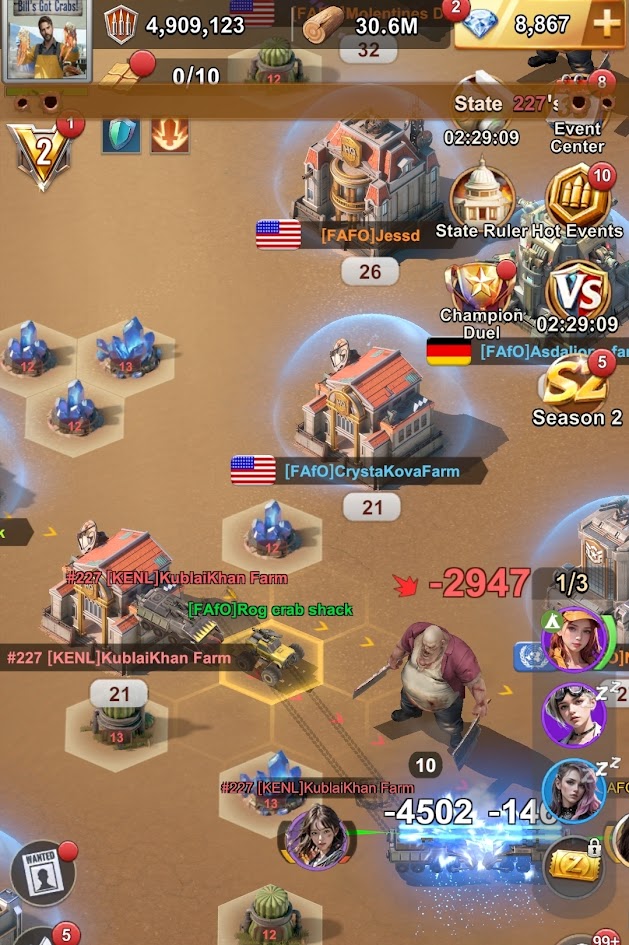The image size is (629, 945).
Task: Select the sleeping pink-haired hero squad portrait
Action: 574,790
